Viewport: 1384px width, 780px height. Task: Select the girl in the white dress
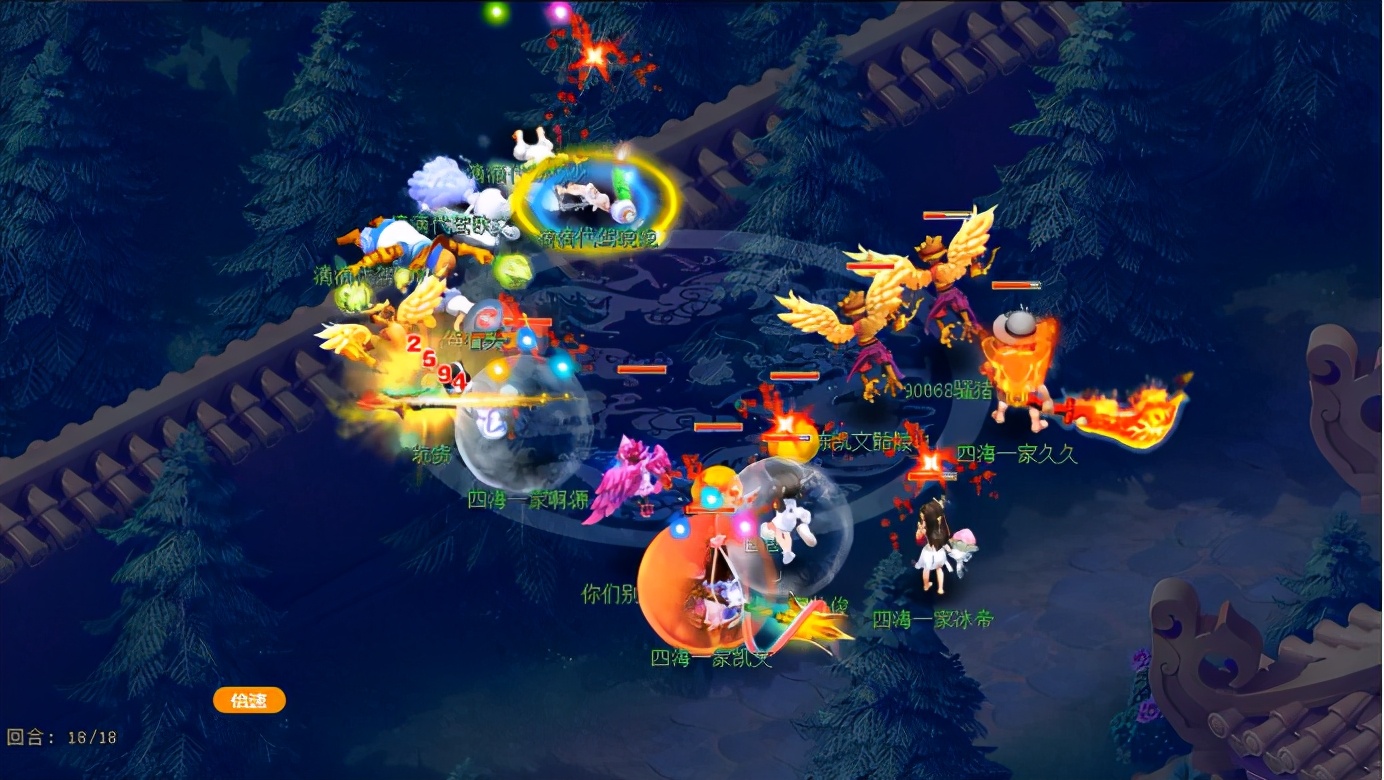coord(930,545)
